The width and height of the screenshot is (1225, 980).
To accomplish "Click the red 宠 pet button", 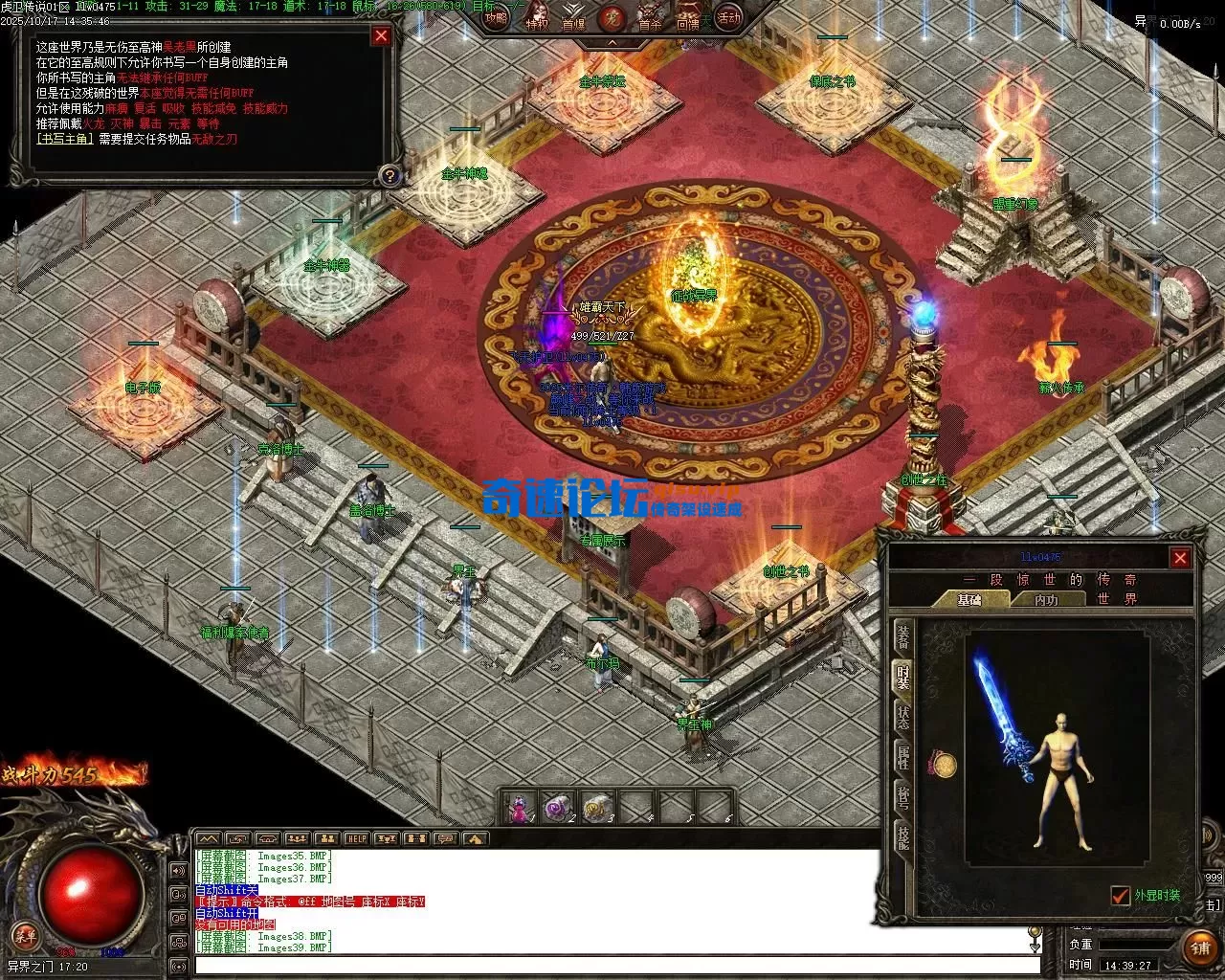I will click(x=611, y=17).
